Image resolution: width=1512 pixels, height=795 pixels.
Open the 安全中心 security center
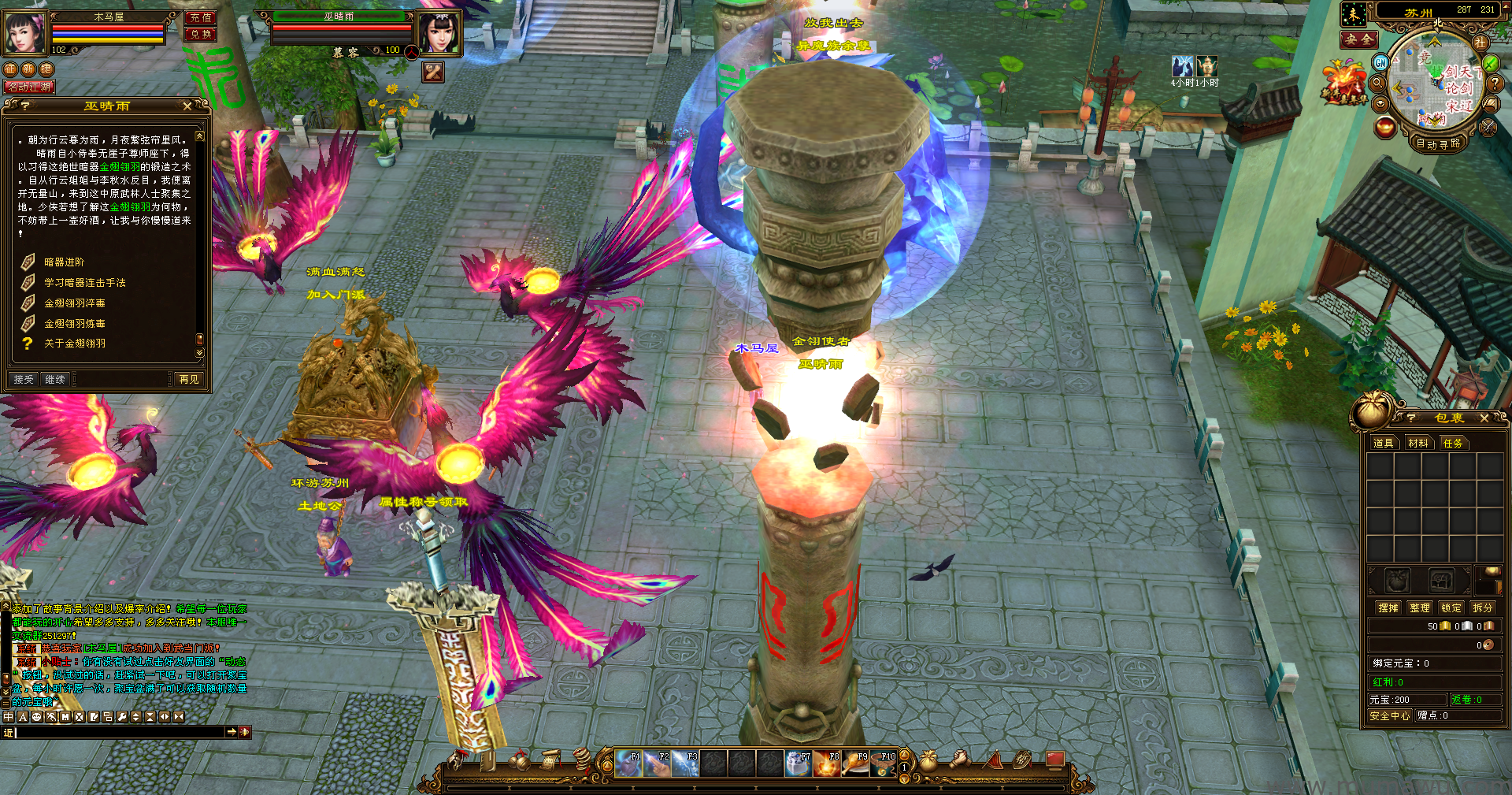[x=1389, y=716]
